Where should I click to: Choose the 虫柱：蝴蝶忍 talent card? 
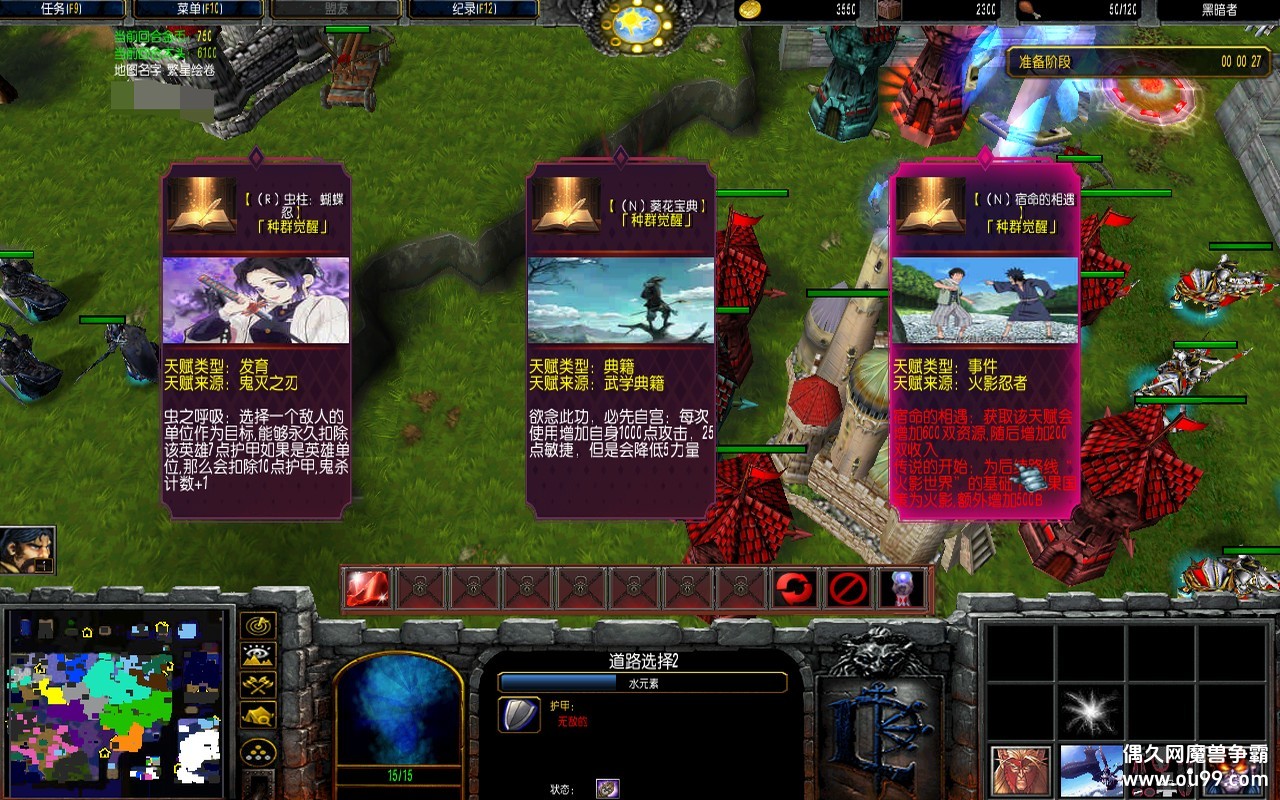tap(256, 340)
